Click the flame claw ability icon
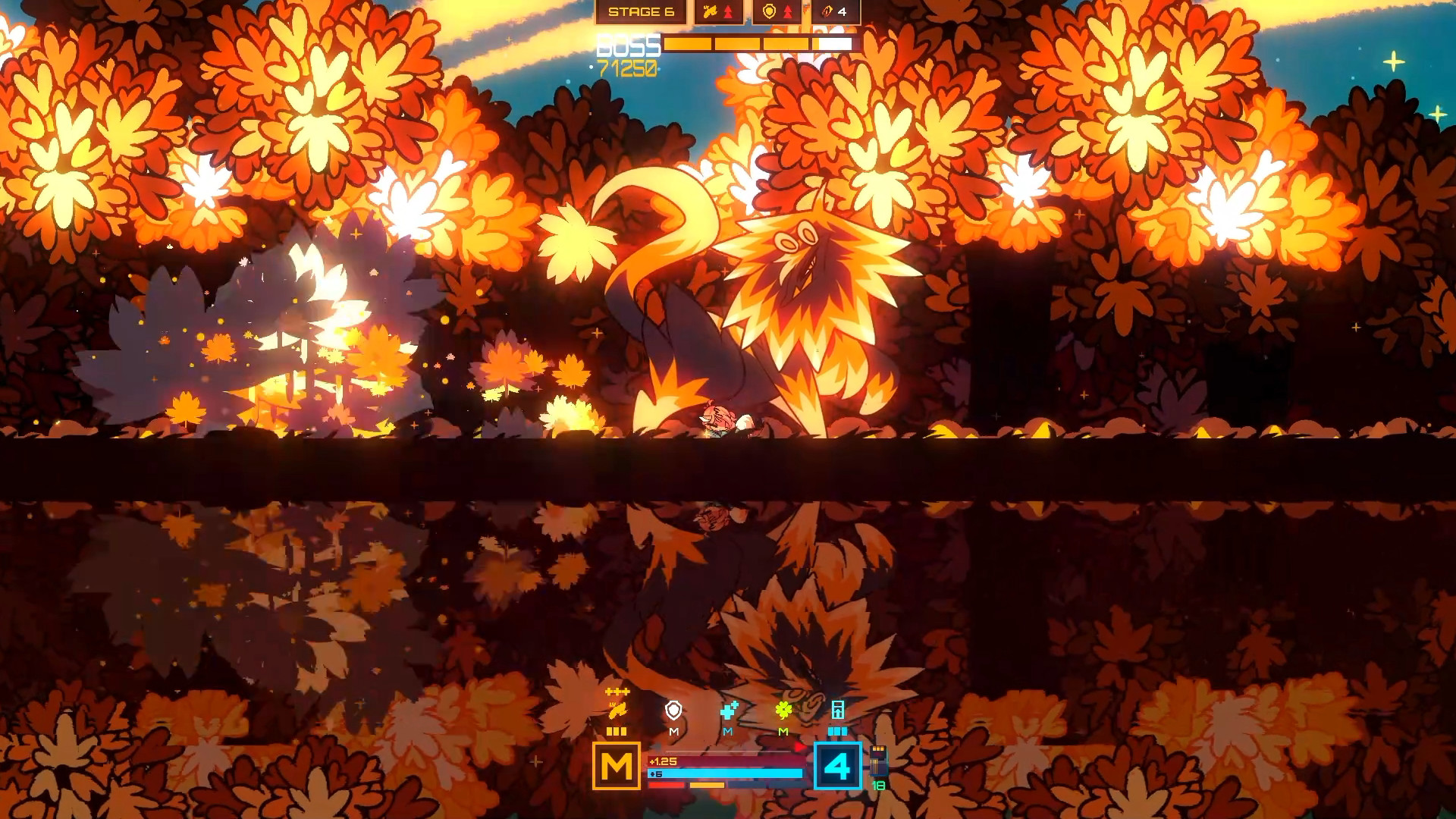 (x=617, y=711)
